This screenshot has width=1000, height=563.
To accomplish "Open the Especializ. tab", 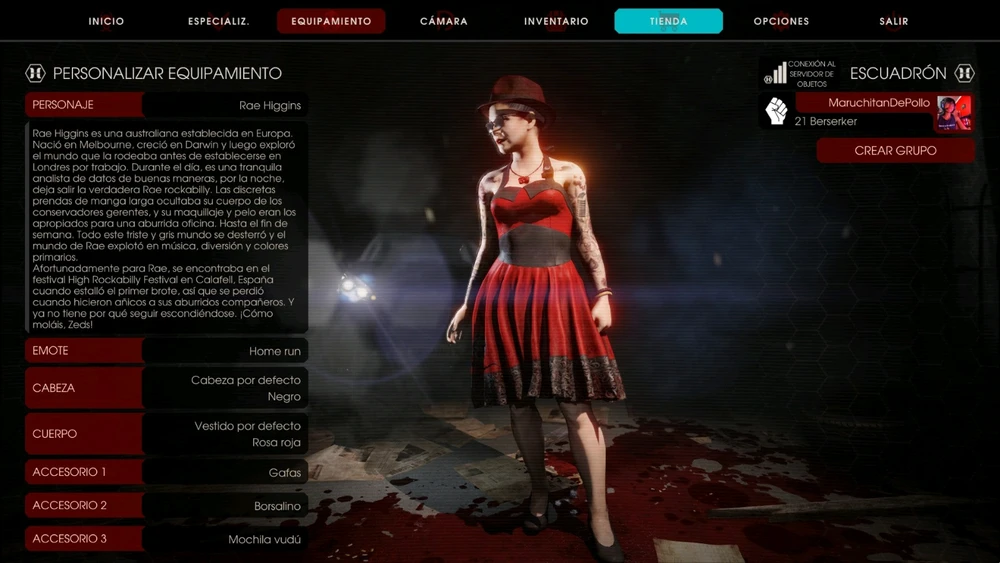I will 219,21.
